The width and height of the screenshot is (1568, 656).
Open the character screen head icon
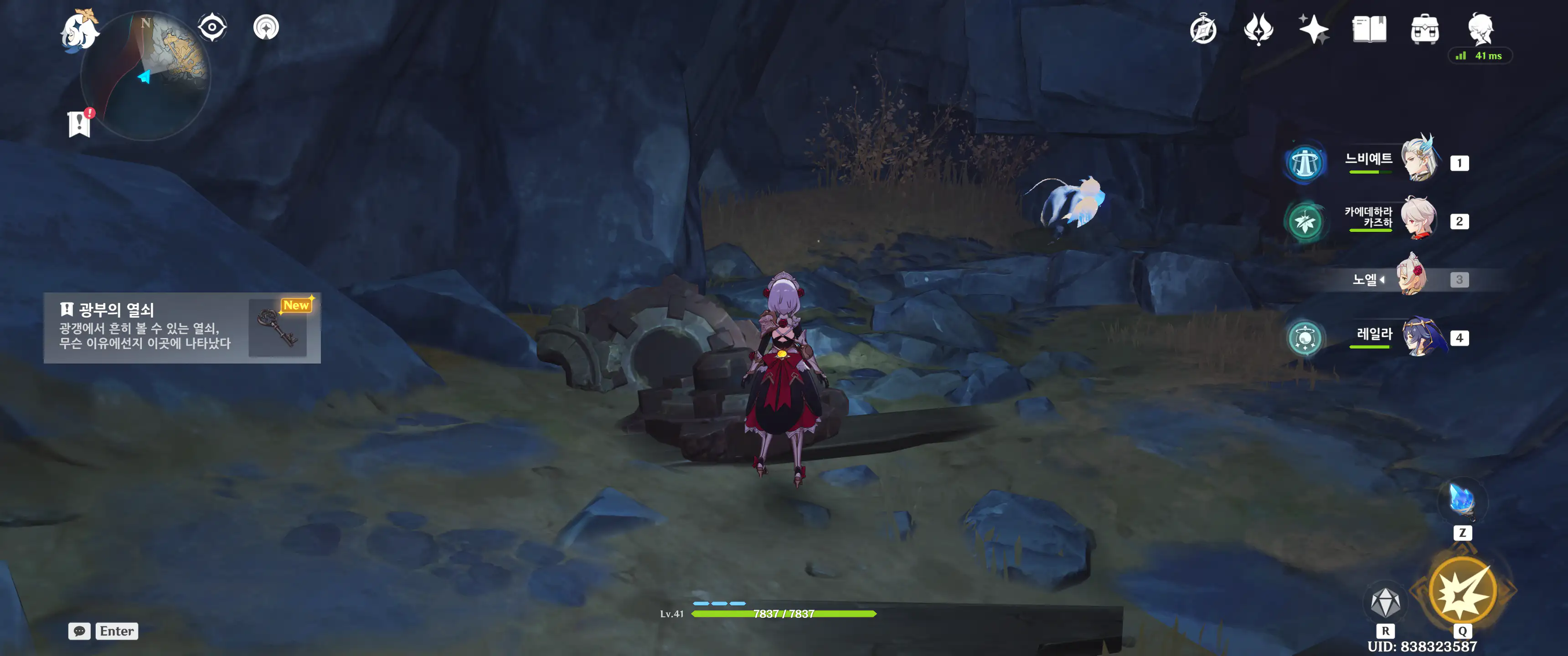pyautogui.click(x=1480, y=28)
